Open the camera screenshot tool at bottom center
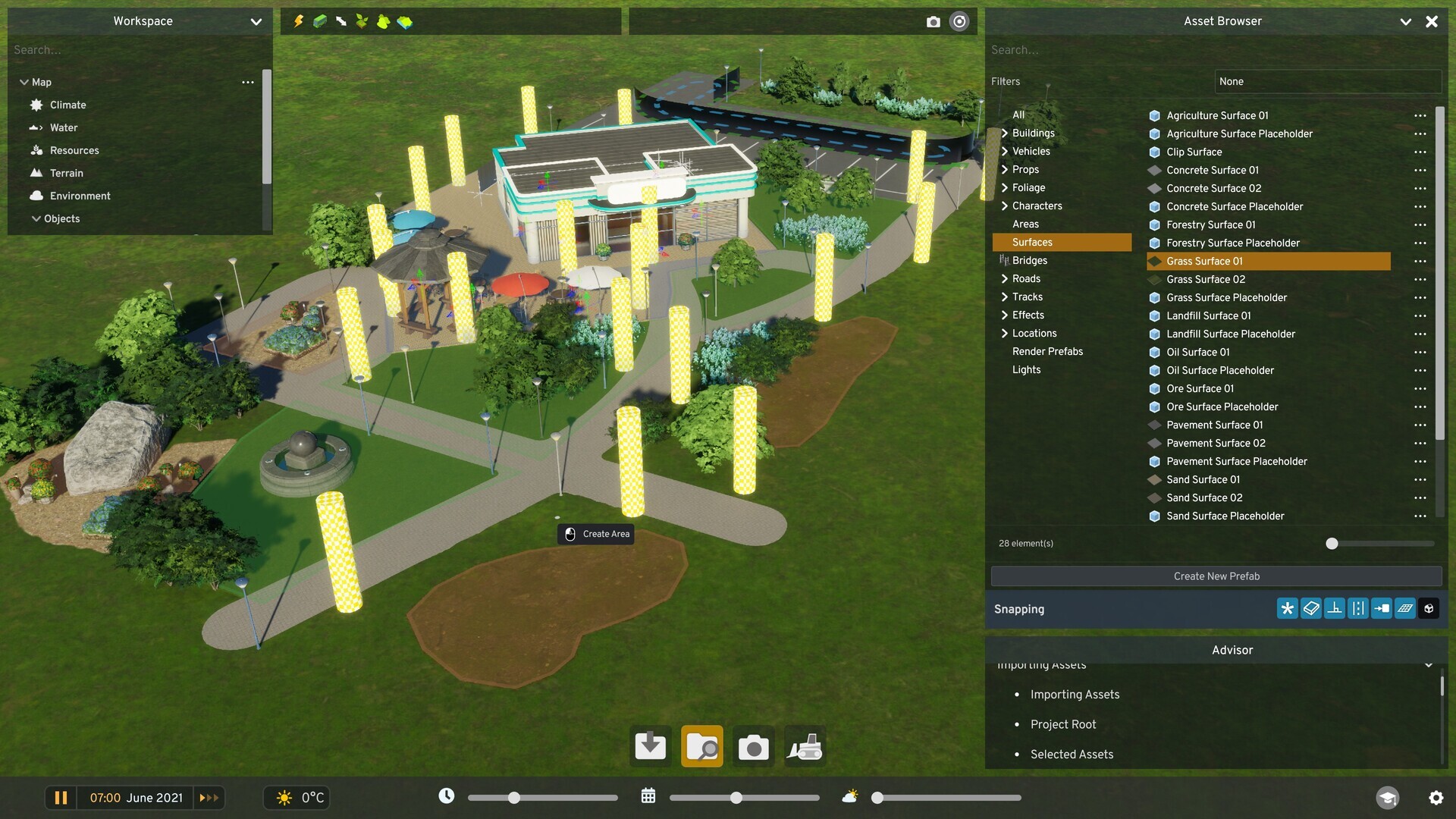 pos(754,746)
